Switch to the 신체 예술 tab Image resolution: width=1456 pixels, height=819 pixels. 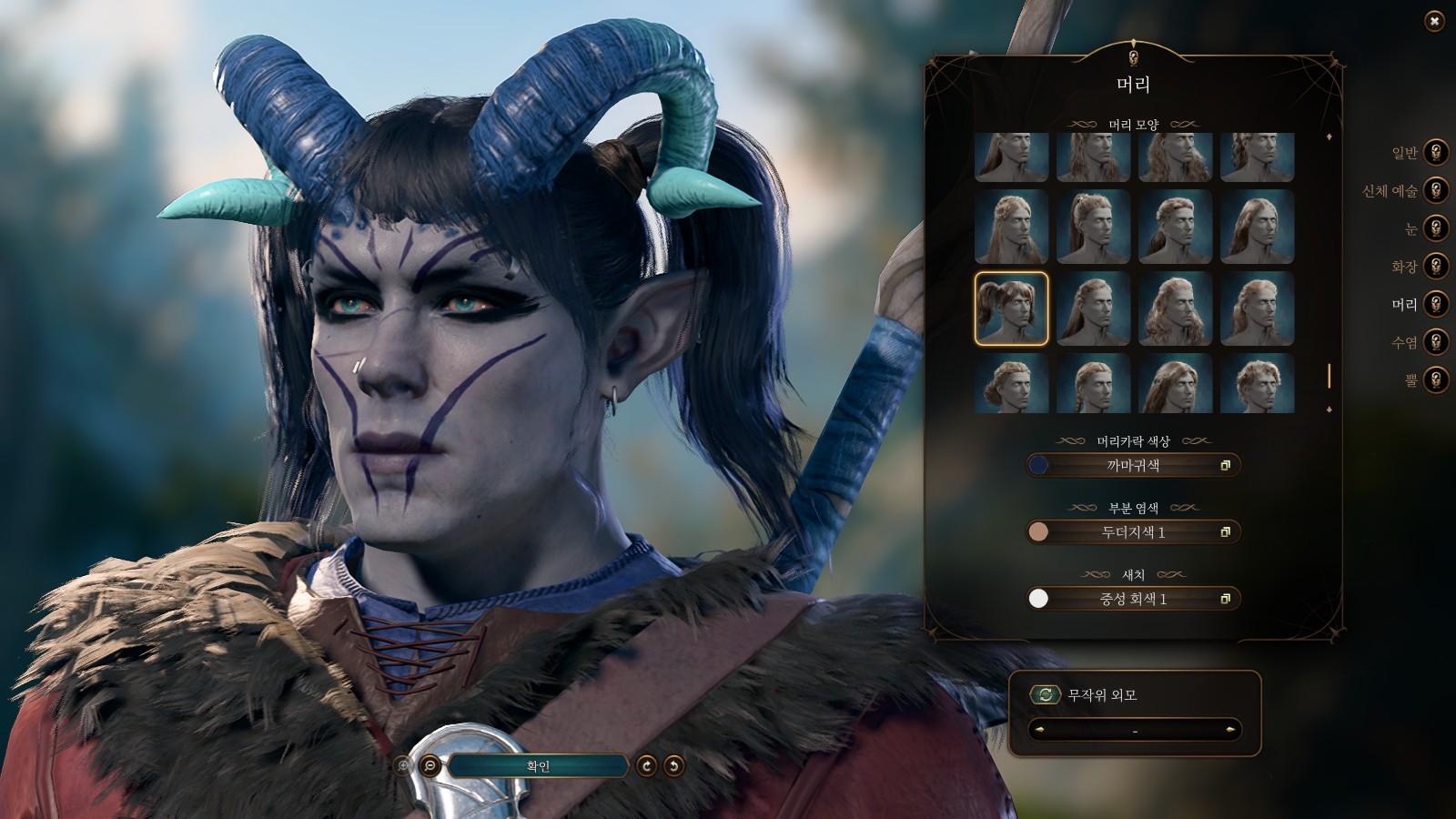click(x=1435, y=190)
